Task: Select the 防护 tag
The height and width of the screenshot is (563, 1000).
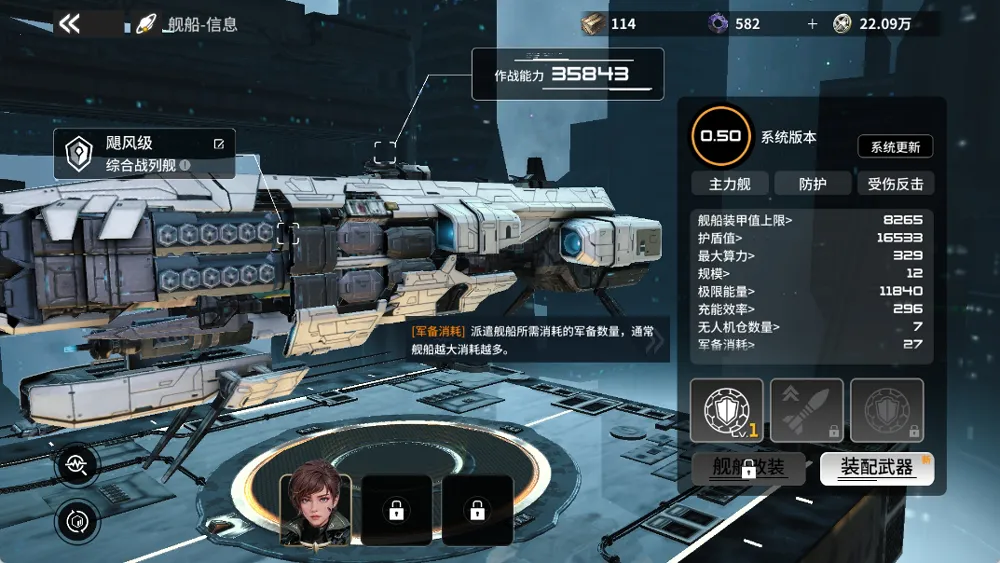Action: tap(812, 183)
